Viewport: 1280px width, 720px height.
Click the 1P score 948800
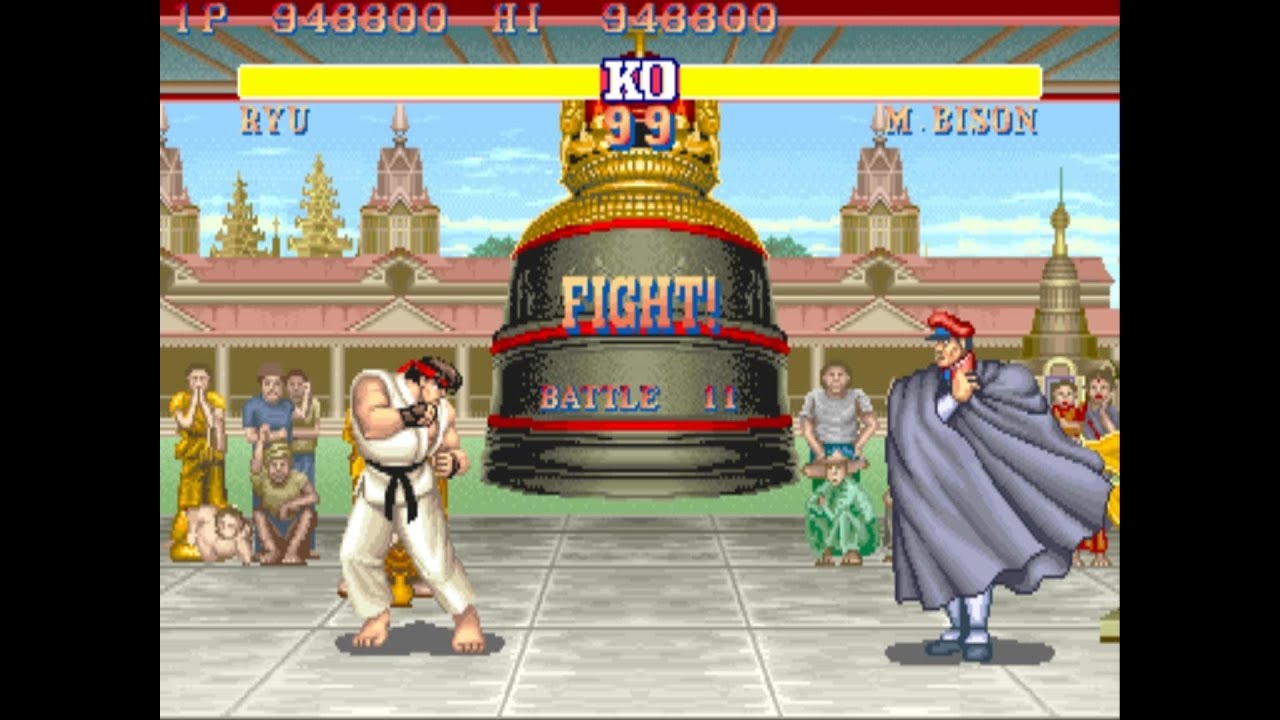point(360,14)
